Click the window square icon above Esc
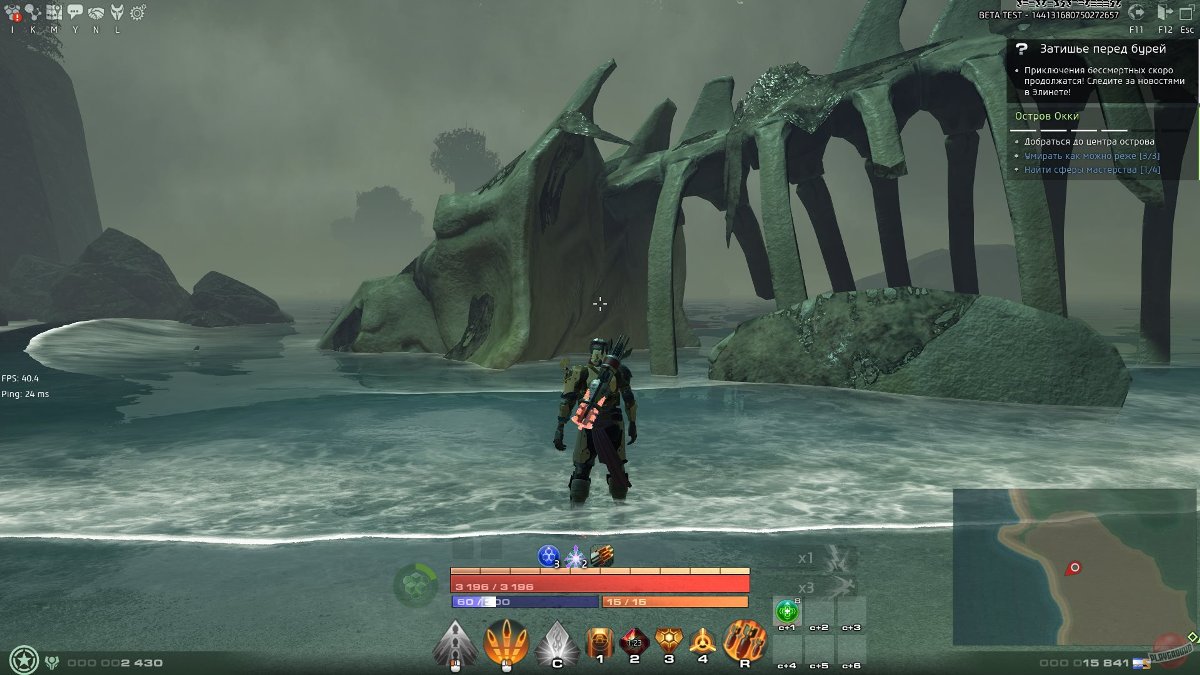The width and height of the screenshot is (1200, 675). tap(1186, 13)
